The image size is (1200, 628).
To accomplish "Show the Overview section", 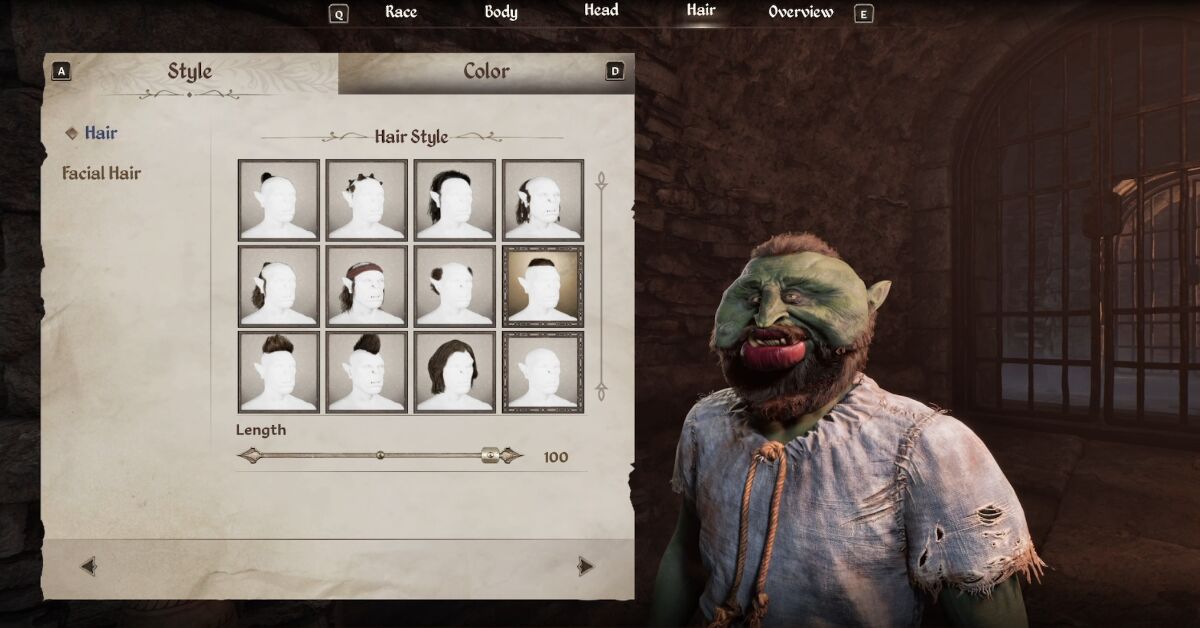I will coord(800,12).
